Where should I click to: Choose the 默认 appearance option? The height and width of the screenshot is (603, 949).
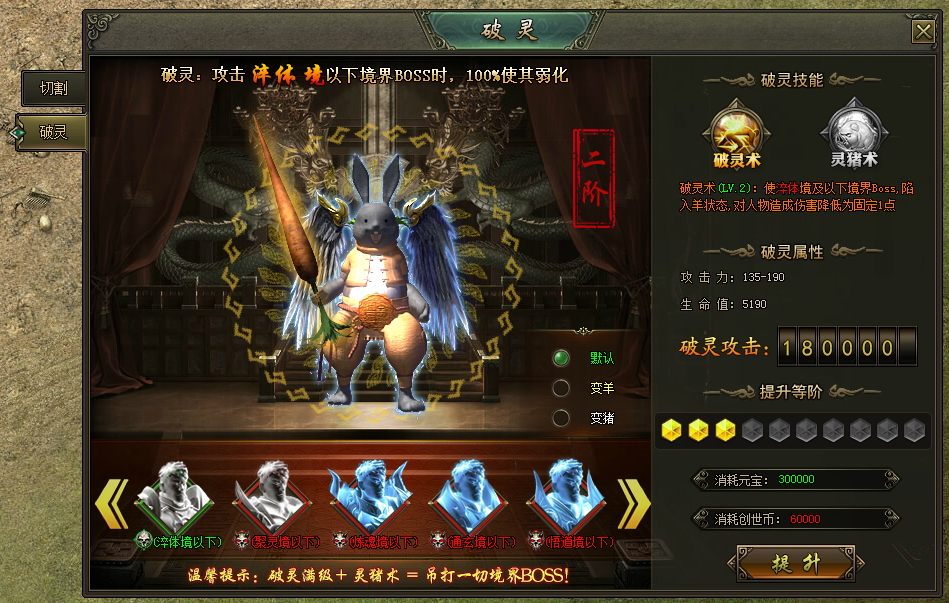[x=562, y=358]
